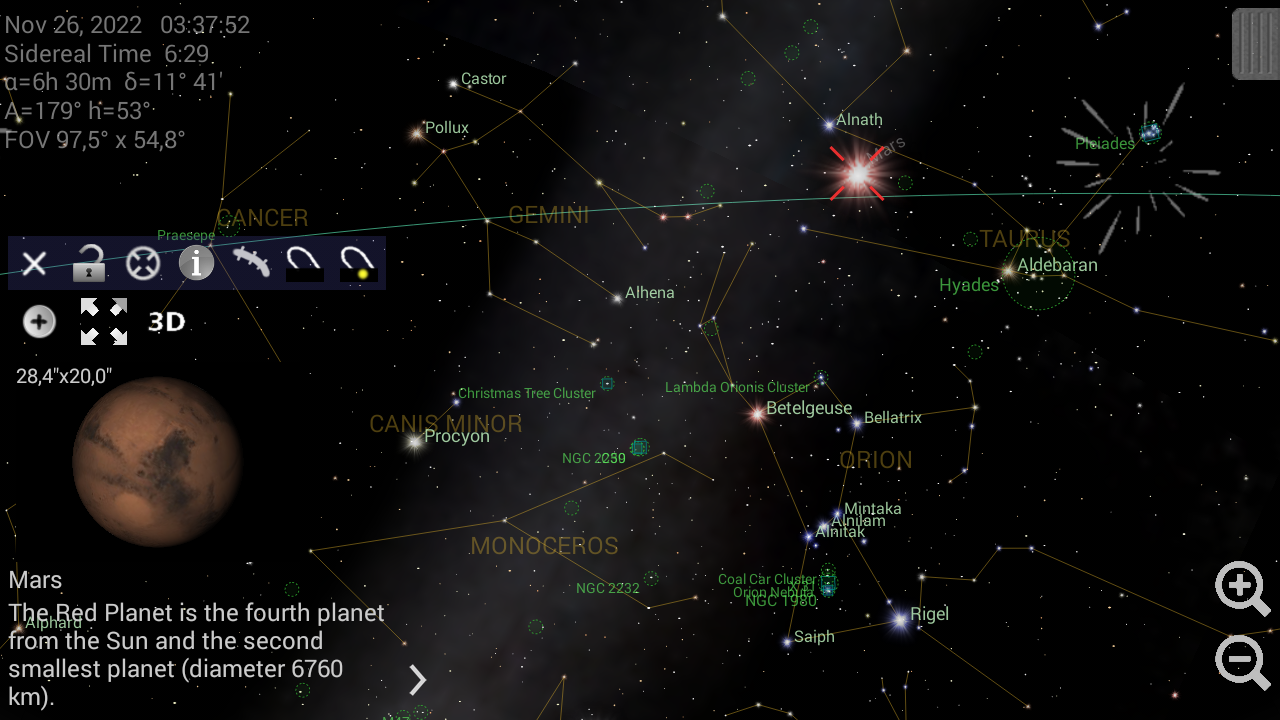The width and height of the screenshot is (1280, 720).
Task: Click the circled plus icon below the toolbar
Action: (38, 321)
